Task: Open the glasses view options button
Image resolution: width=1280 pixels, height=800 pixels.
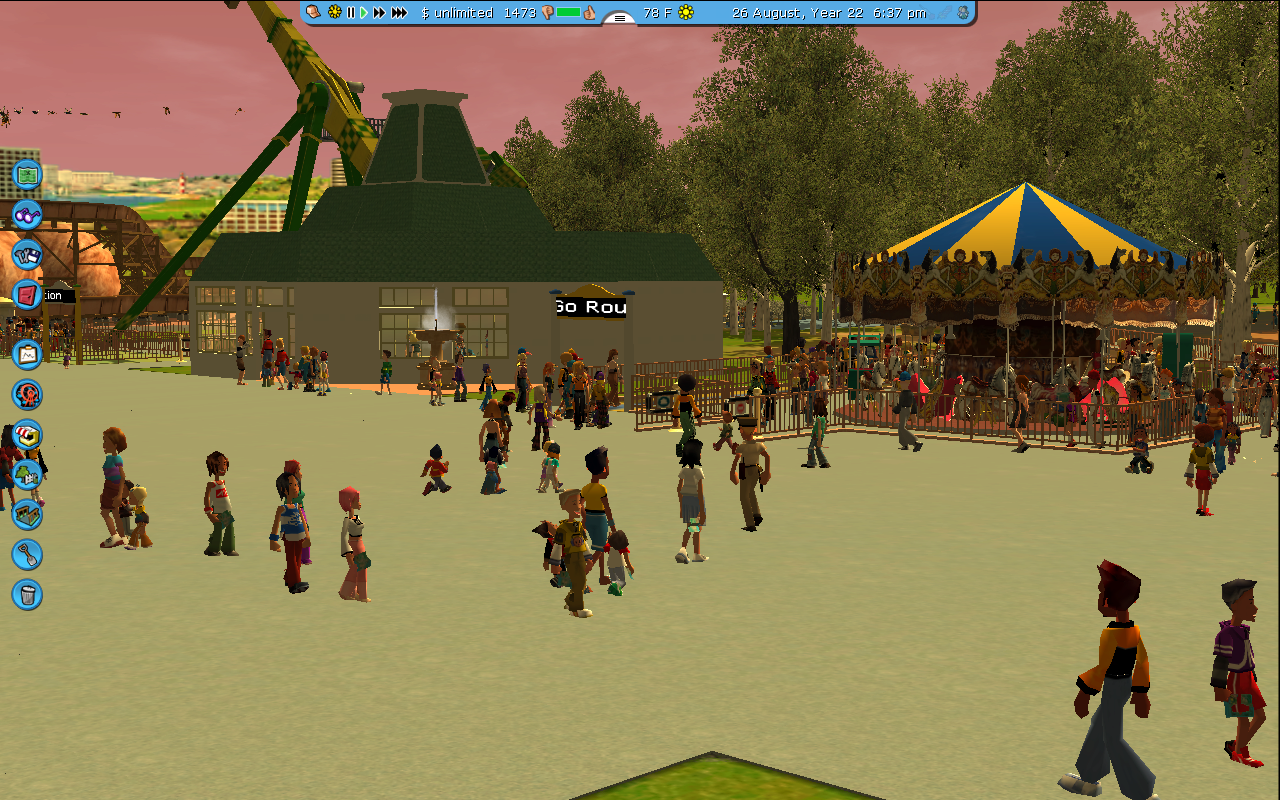Action: (27, 214)
